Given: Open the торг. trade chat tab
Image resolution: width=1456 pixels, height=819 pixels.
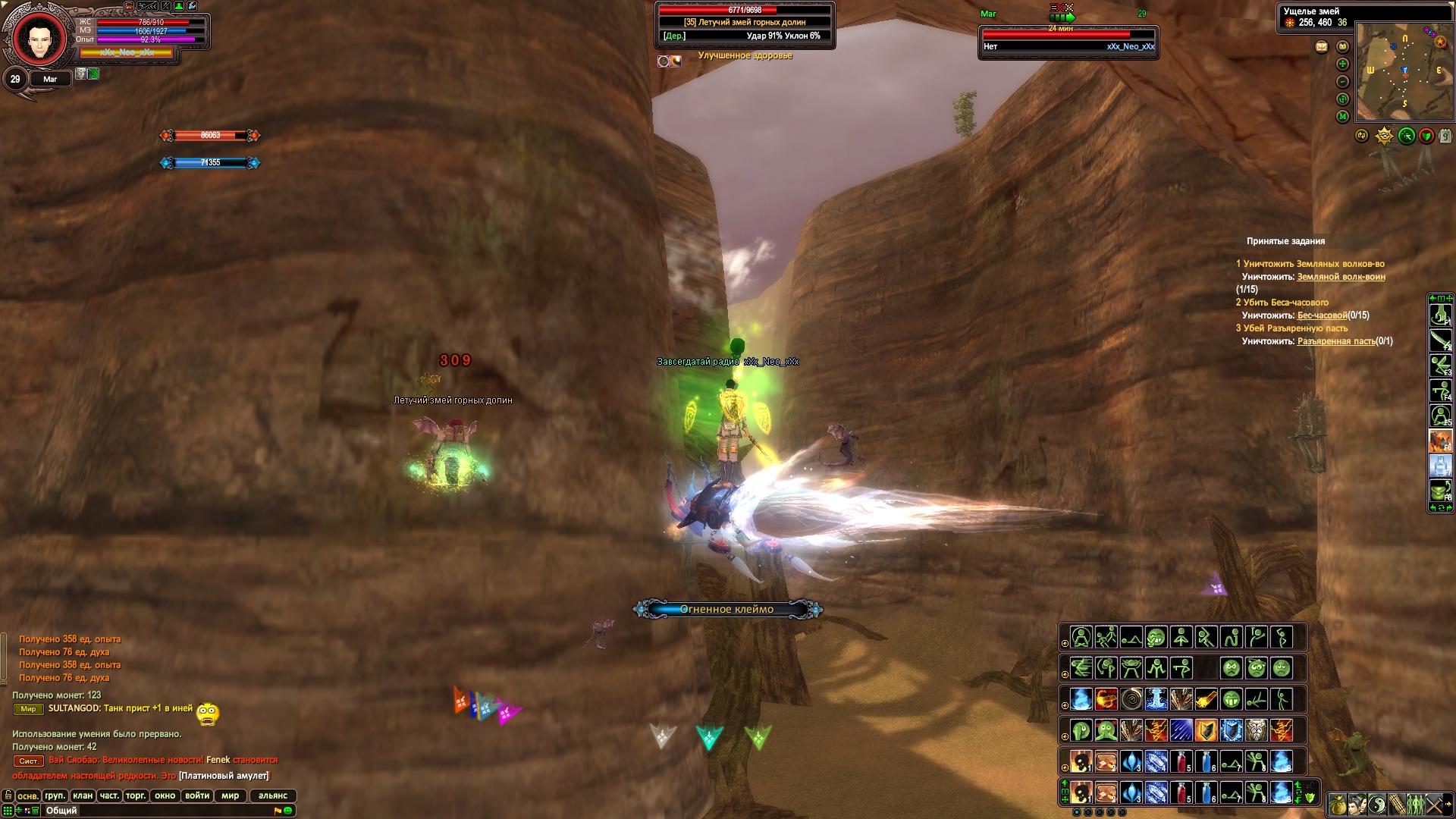Looking at the screenshot, I should 136,795.
